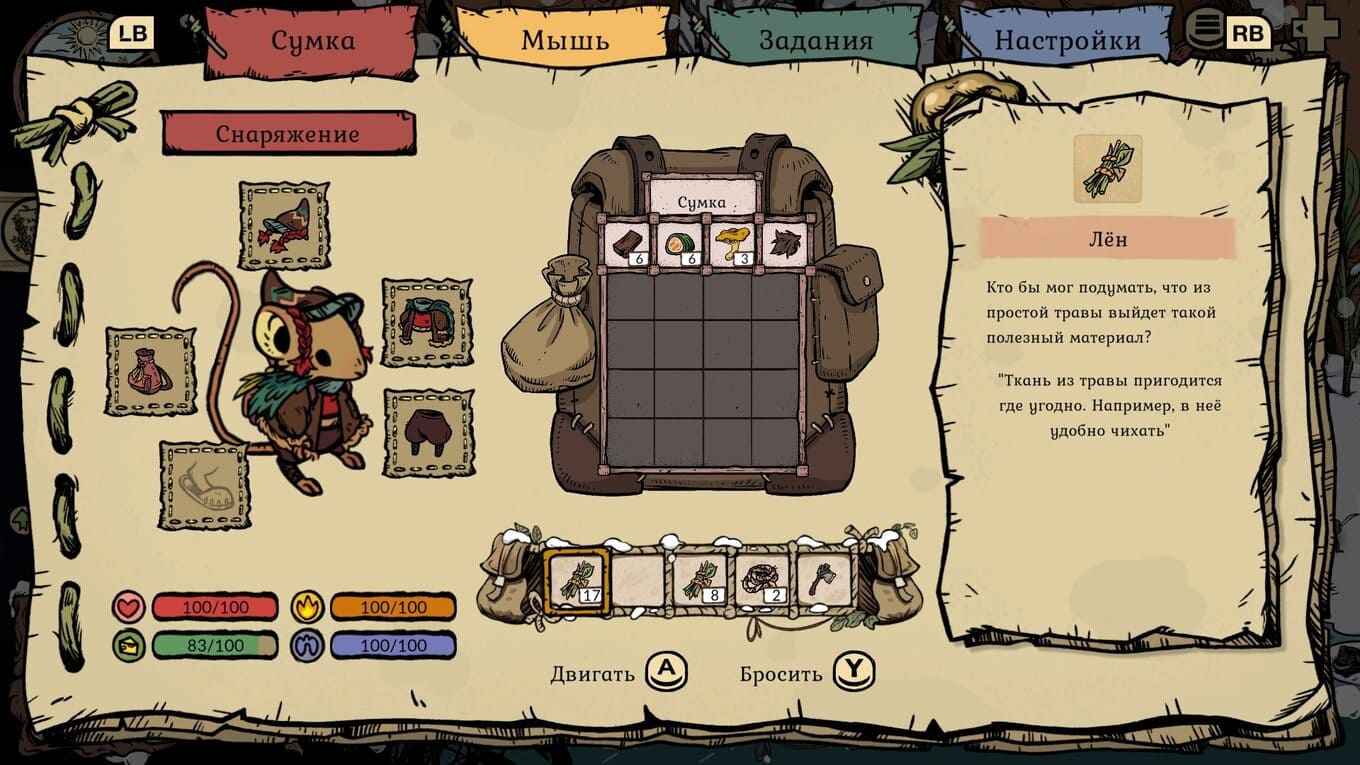The image size is (1360, 765).
Task: Switch to the Сумка tab
Action: tap(313, 41)
